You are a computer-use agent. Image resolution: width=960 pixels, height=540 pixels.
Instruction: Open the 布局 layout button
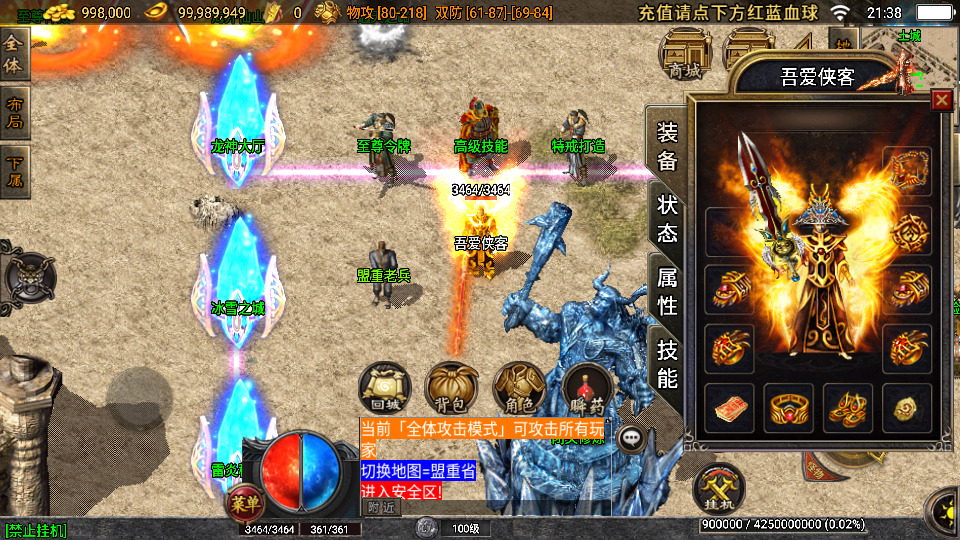pos(15,112)
